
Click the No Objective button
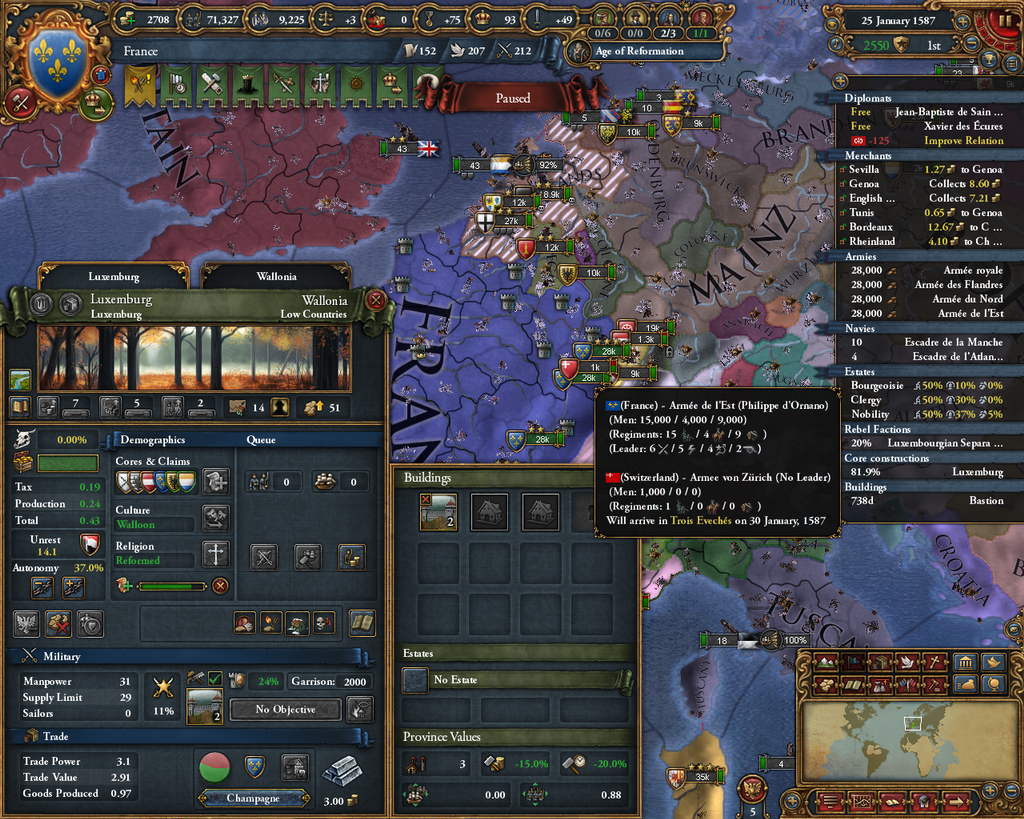285,709
